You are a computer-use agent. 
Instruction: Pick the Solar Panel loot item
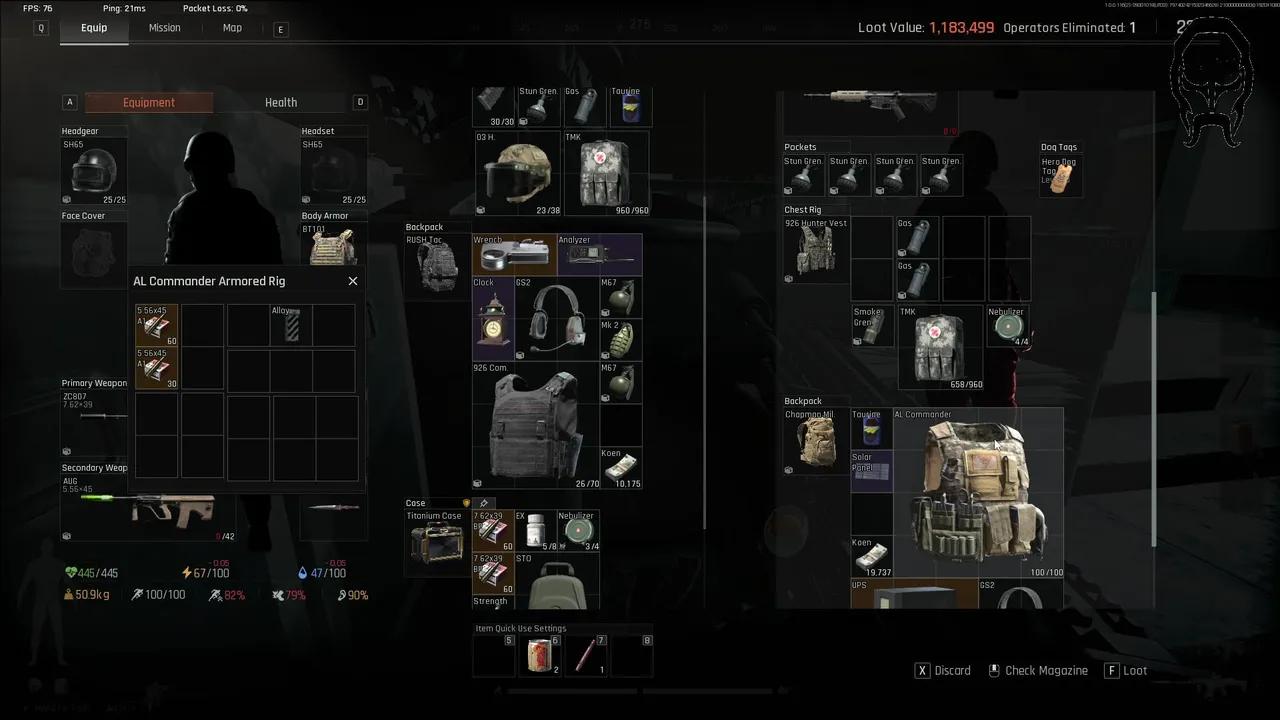click(x=871, y=472)
